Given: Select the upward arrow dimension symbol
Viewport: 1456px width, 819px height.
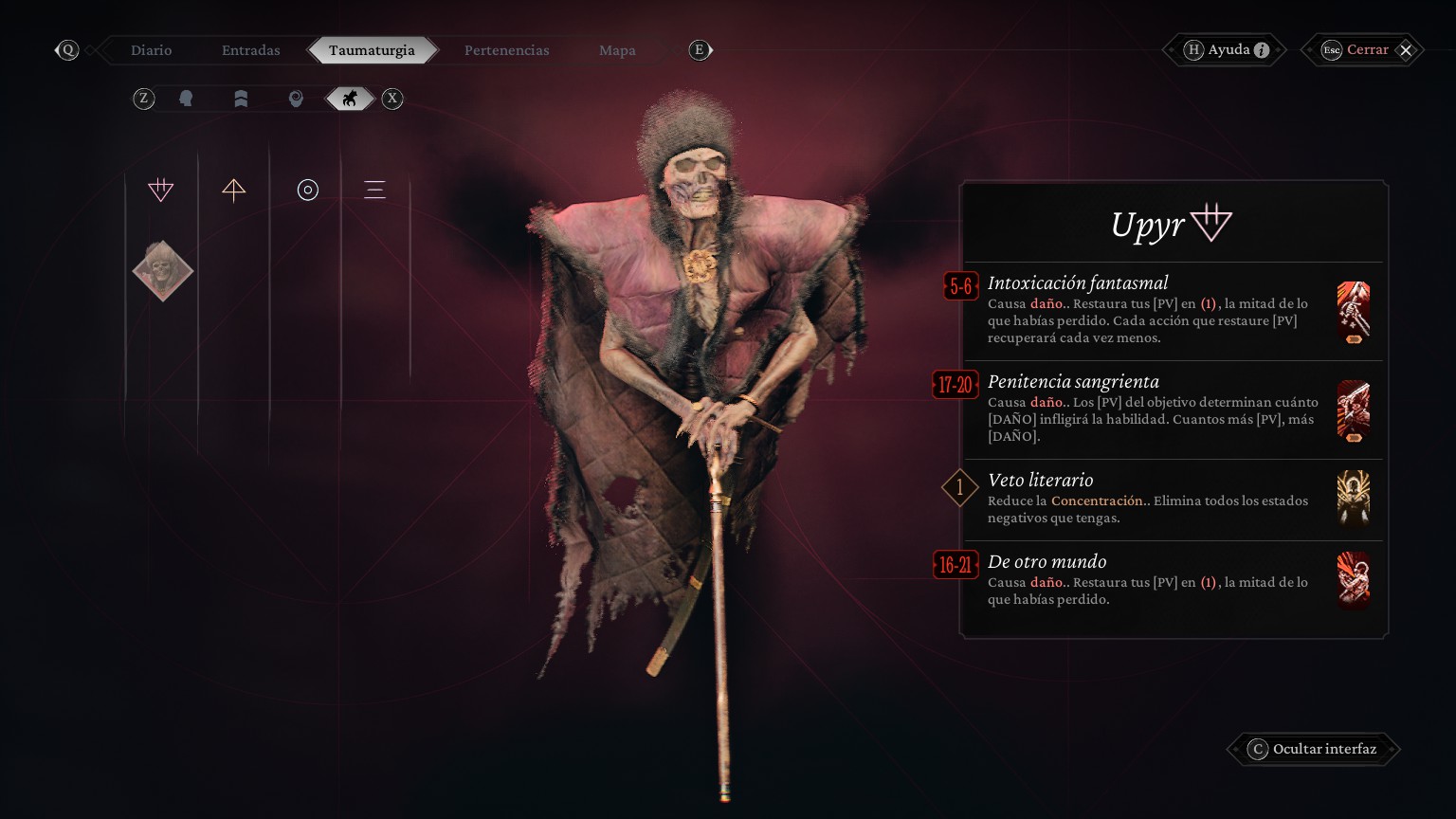Looking at the screenshot, I should pos(234,190).
